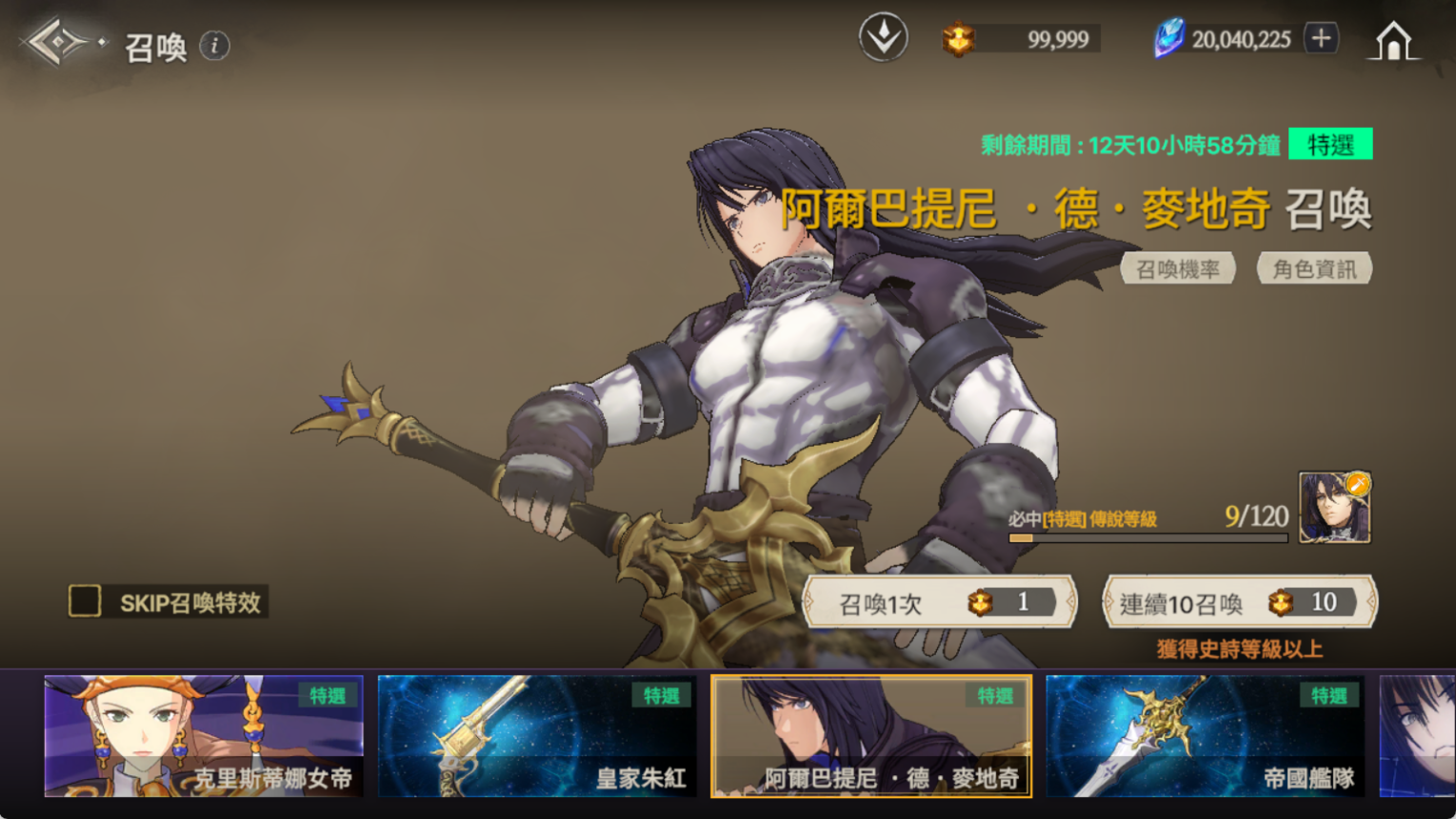Return to the home screen
The image size is (1456, 819).
point(1393,41)
